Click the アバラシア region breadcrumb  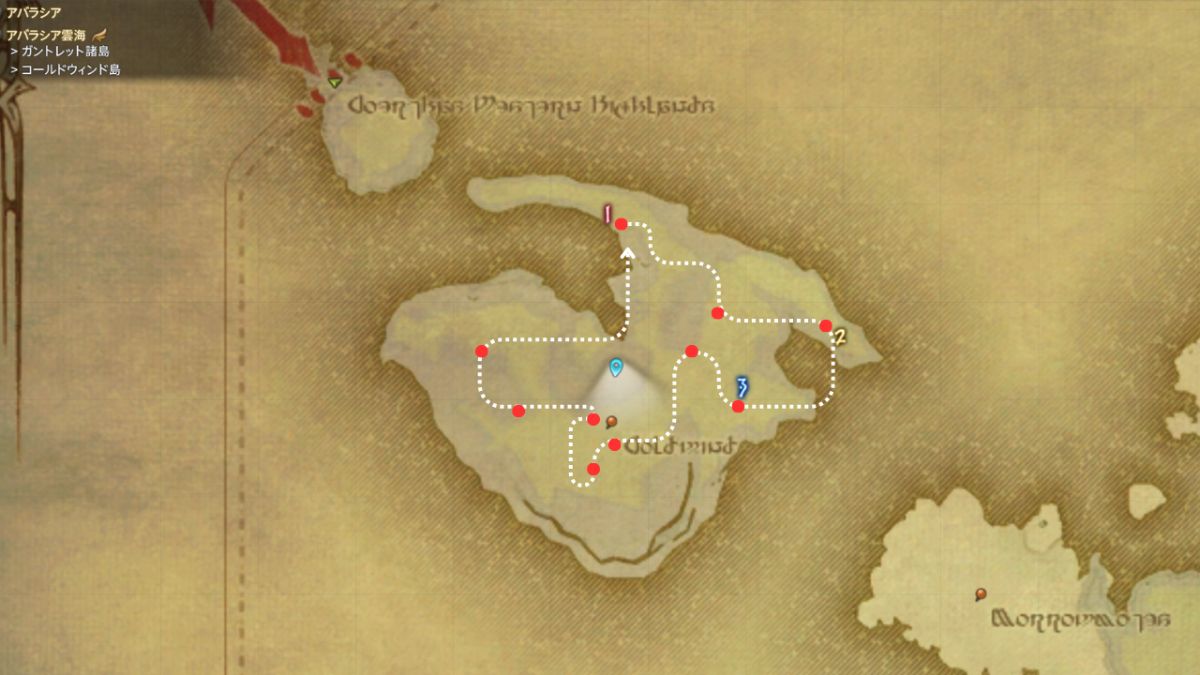[x=34, y=13]
